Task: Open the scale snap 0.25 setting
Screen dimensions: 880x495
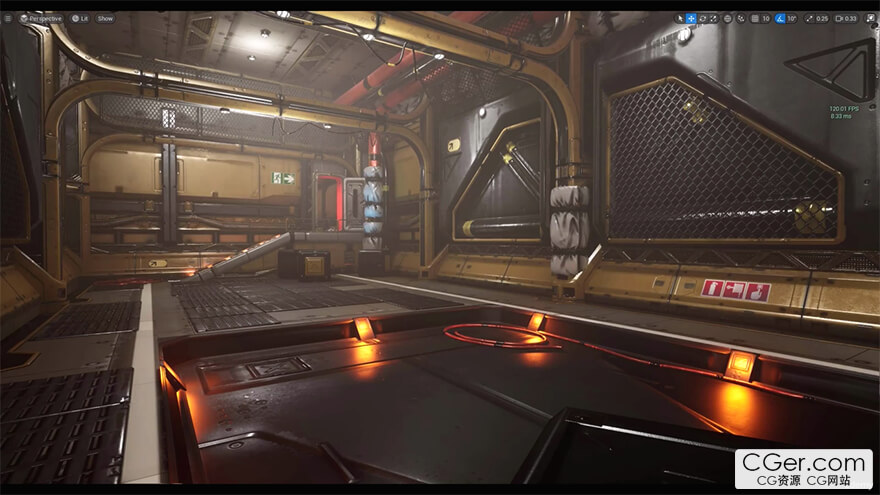Action: point(819,18)
